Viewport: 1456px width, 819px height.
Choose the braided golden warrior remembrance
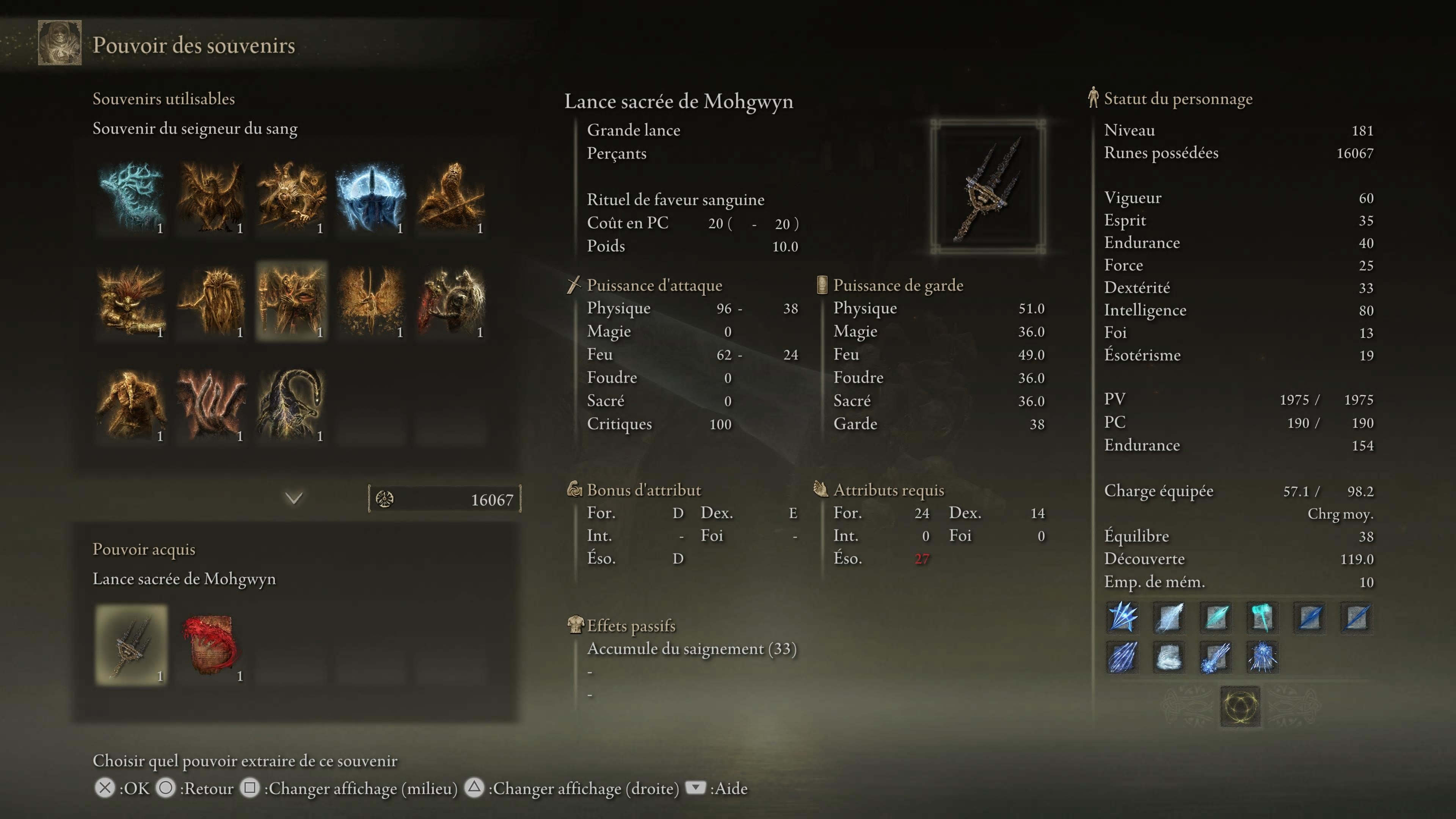(131, 405)
